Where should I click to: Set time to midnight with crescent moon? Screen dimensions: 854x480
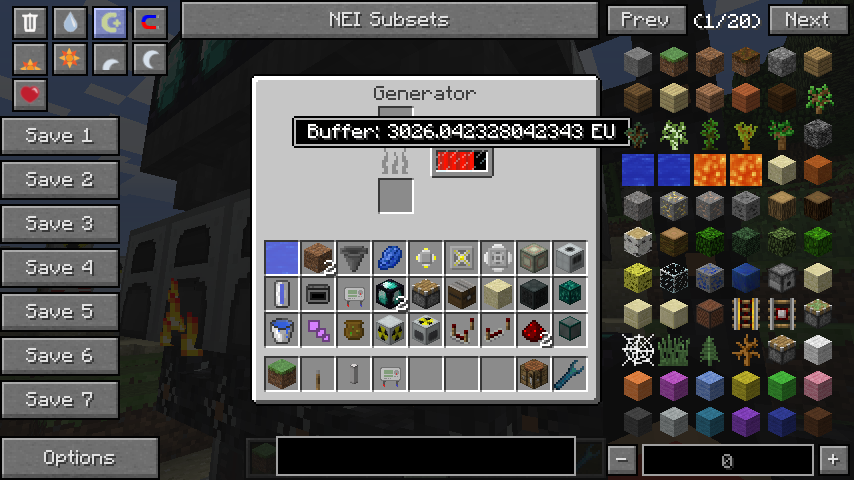tap(150, 59)
